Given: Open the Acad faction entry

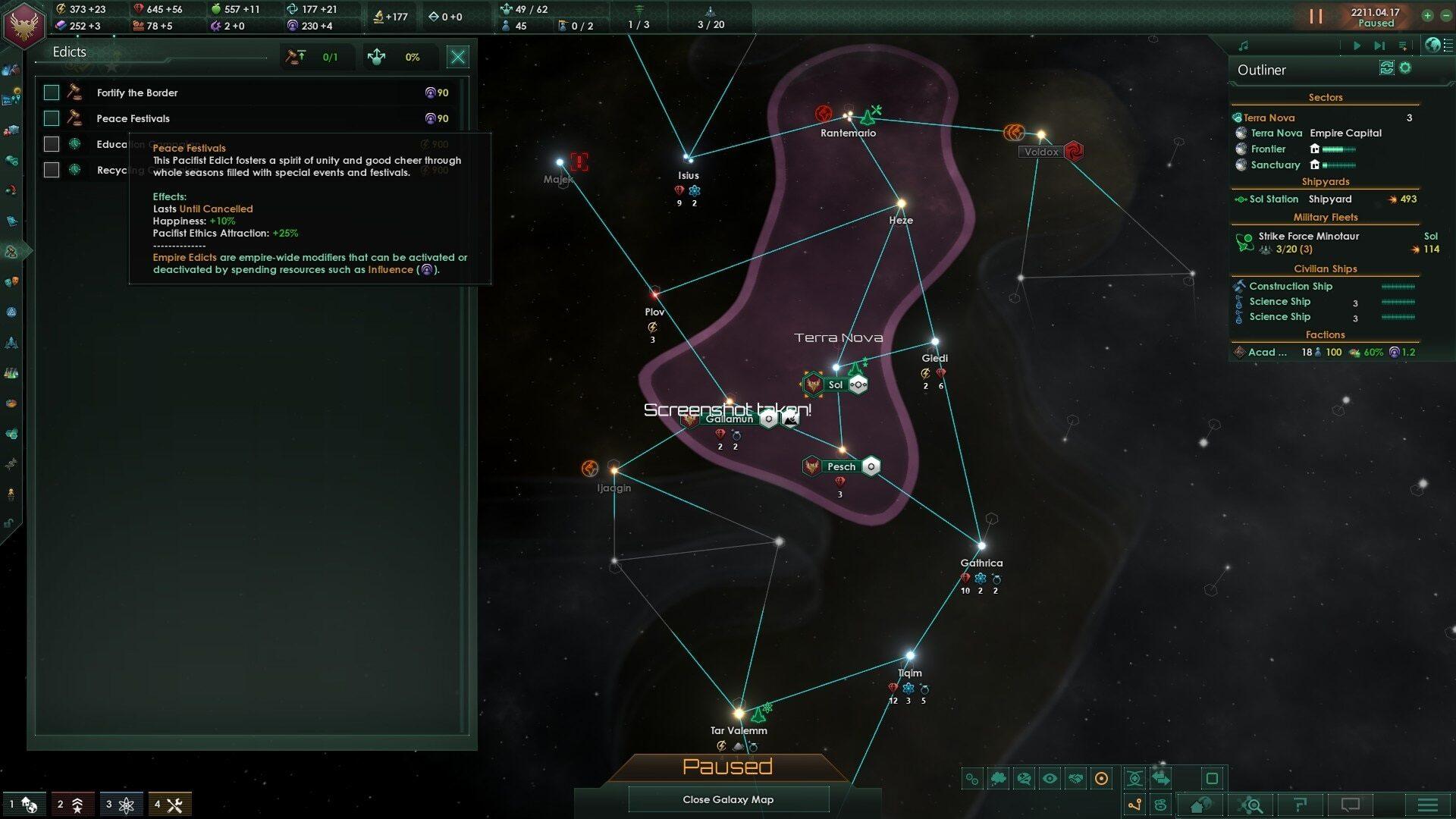Looking at the screenshot, I should (1268, 352).
